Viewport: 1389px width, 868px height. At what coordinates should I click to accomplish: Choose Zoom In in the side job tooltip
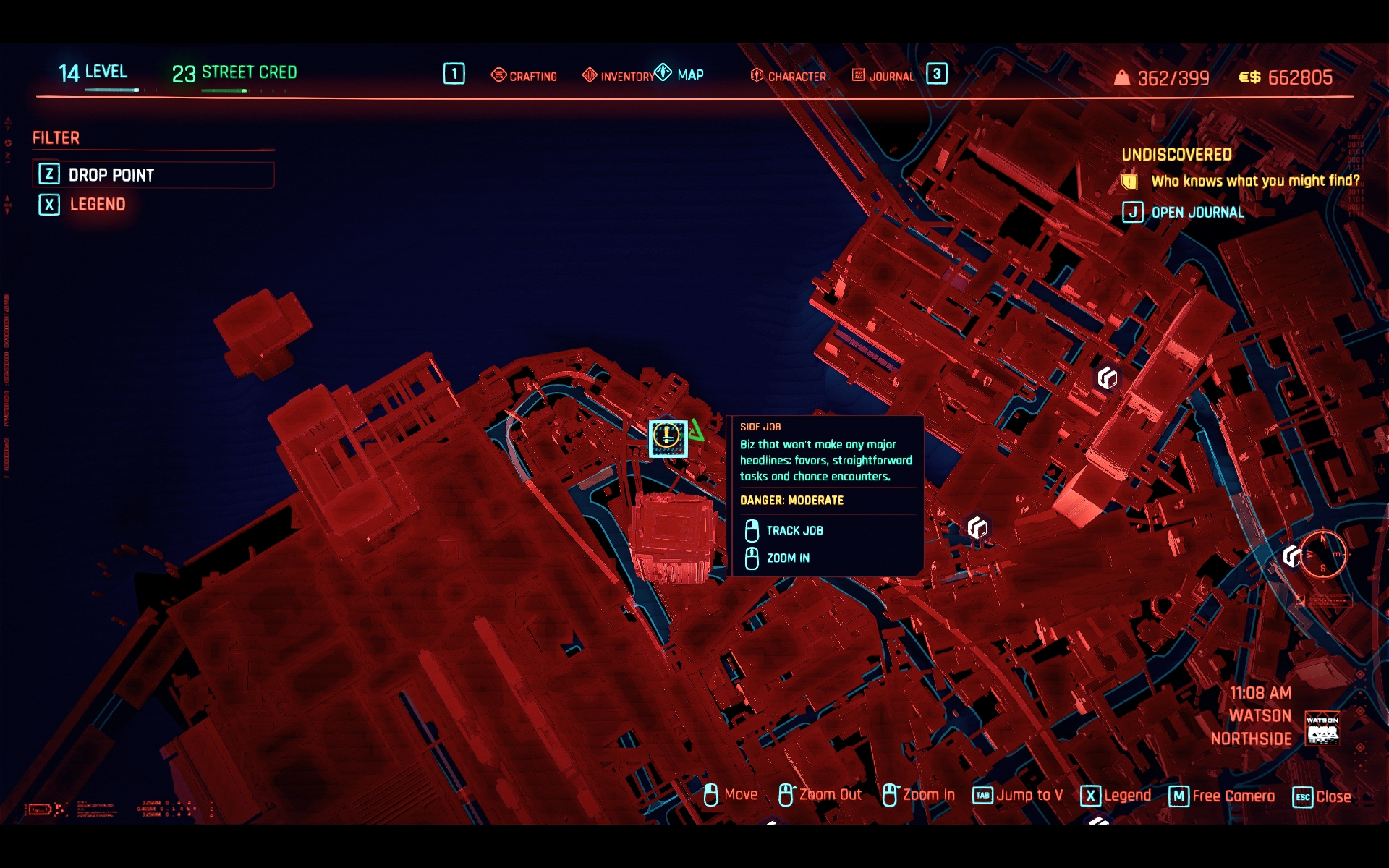(x=787, y=558)
